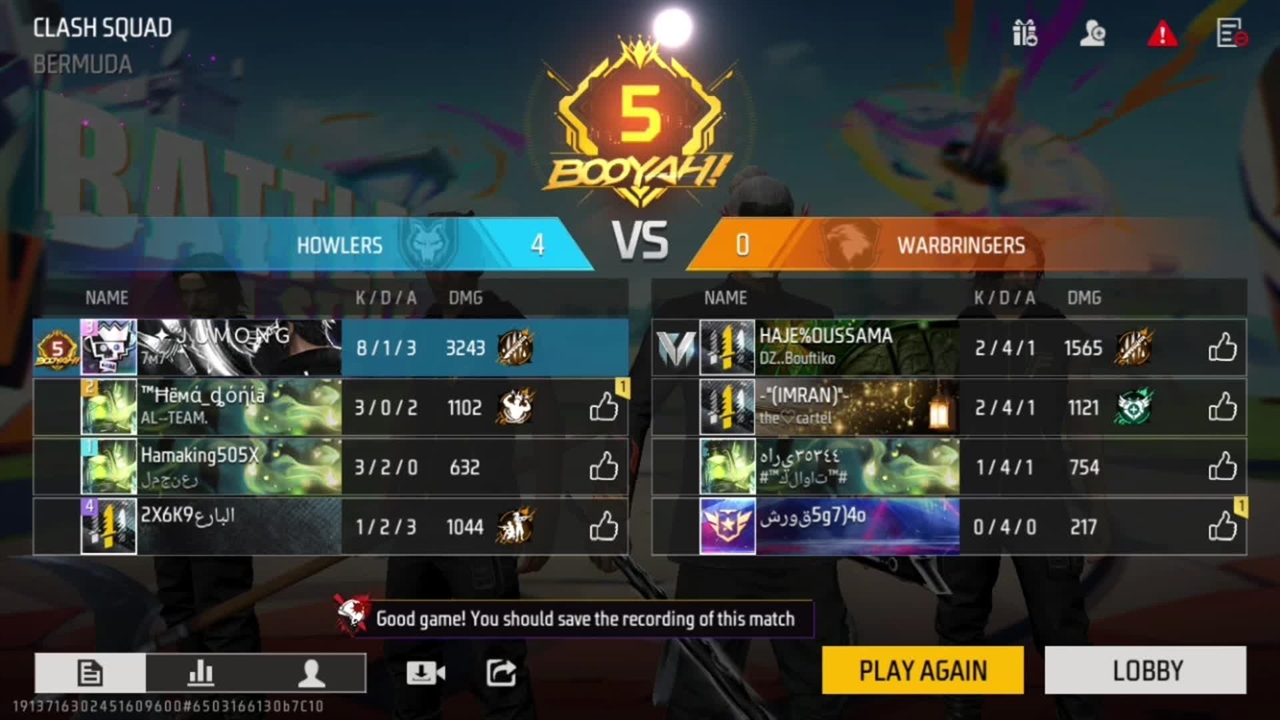This screenshot has width=1280, height=720.
Task: Give a thumbs up to -*(IMRAN)*-
Action: point(1222,408)
